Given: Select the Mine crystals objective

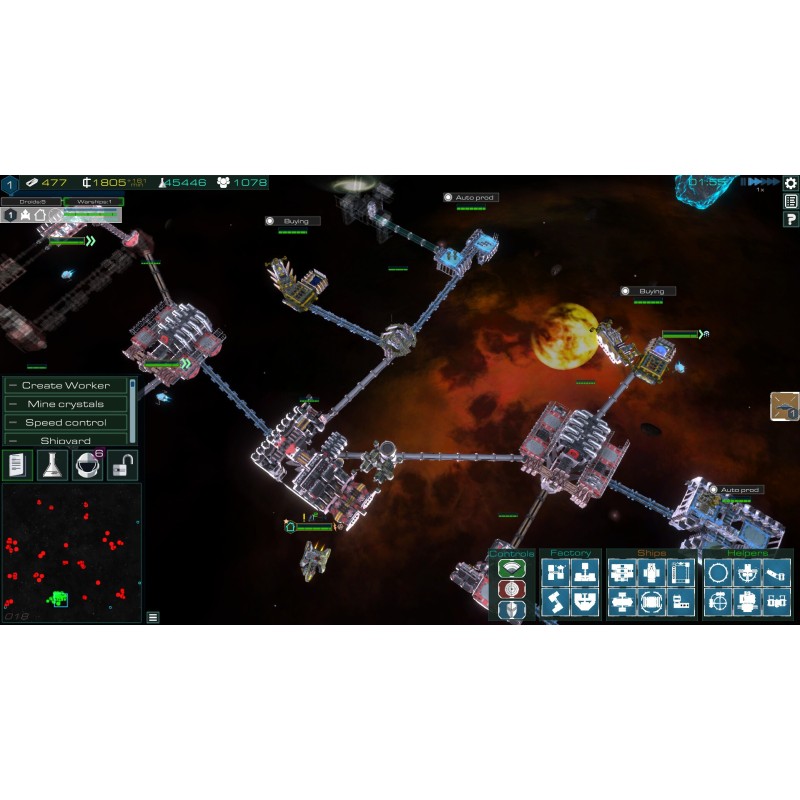Looking at the screenshot, I should tap(66, 404).
